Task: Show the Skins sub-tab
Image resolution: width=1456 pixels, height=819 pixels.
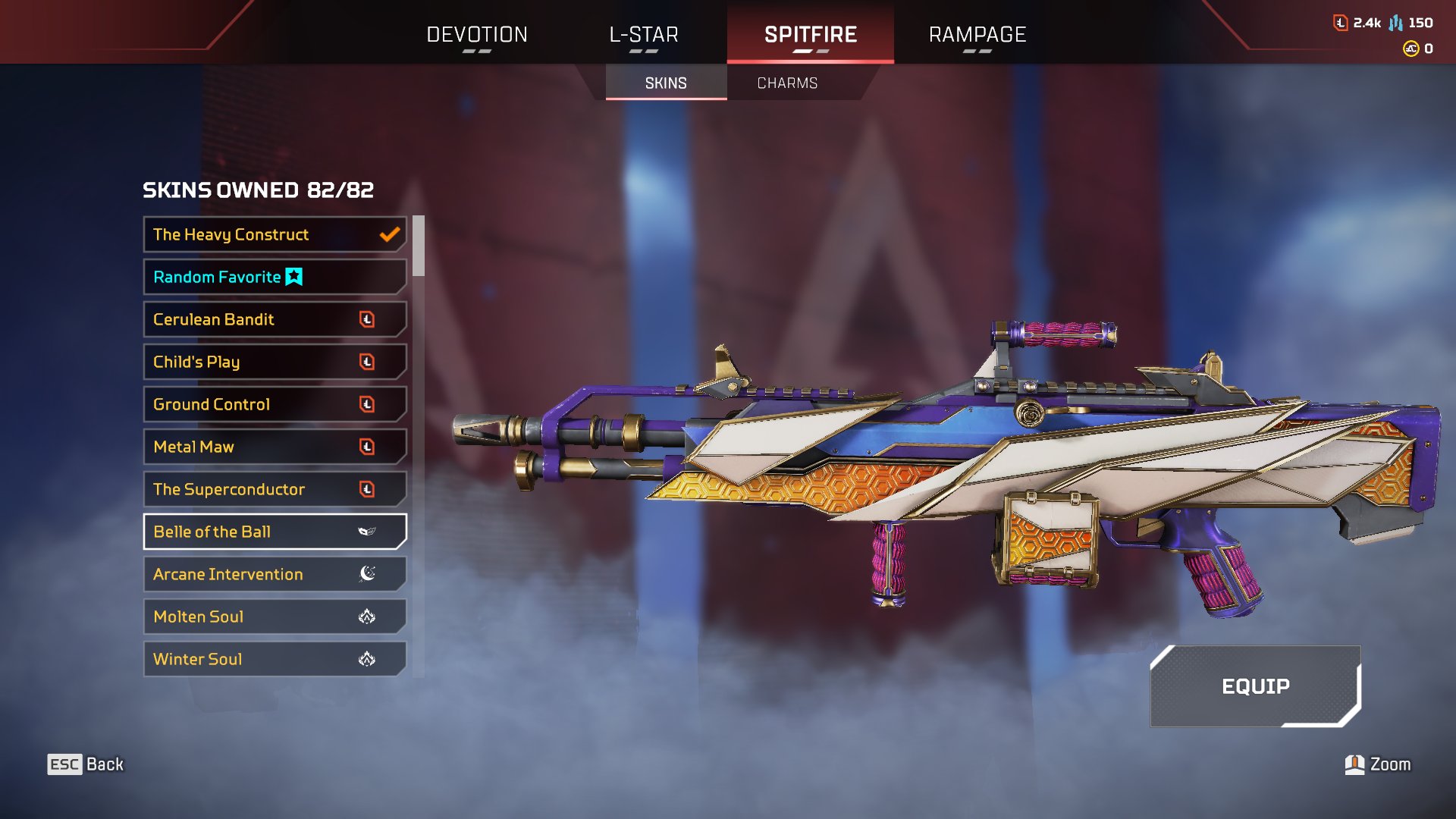Action: click(666, 83)
